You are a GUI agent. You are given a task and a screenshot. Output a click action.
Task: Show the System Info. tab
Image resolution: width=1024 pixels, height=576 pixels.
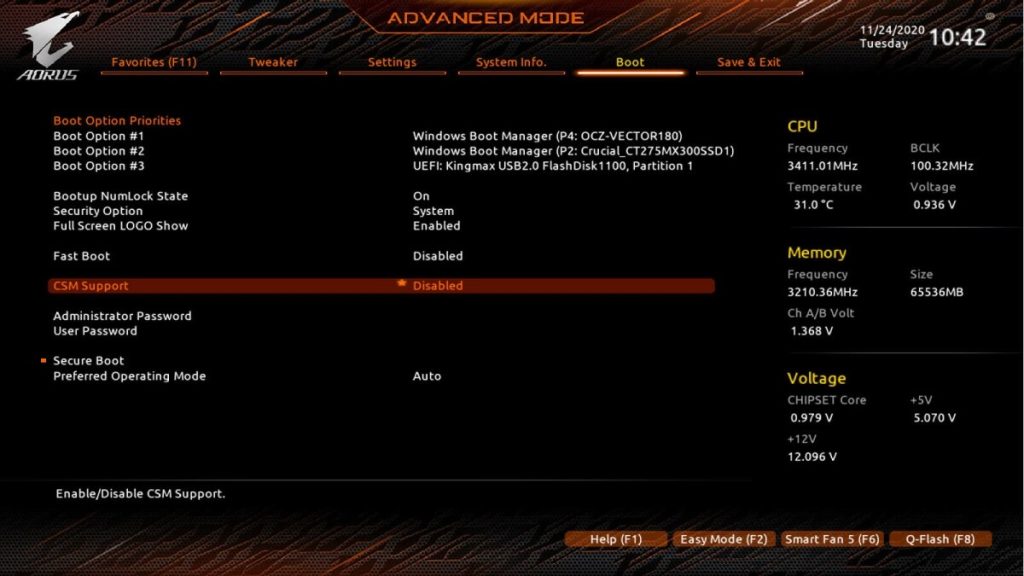[x=511, y=62]
